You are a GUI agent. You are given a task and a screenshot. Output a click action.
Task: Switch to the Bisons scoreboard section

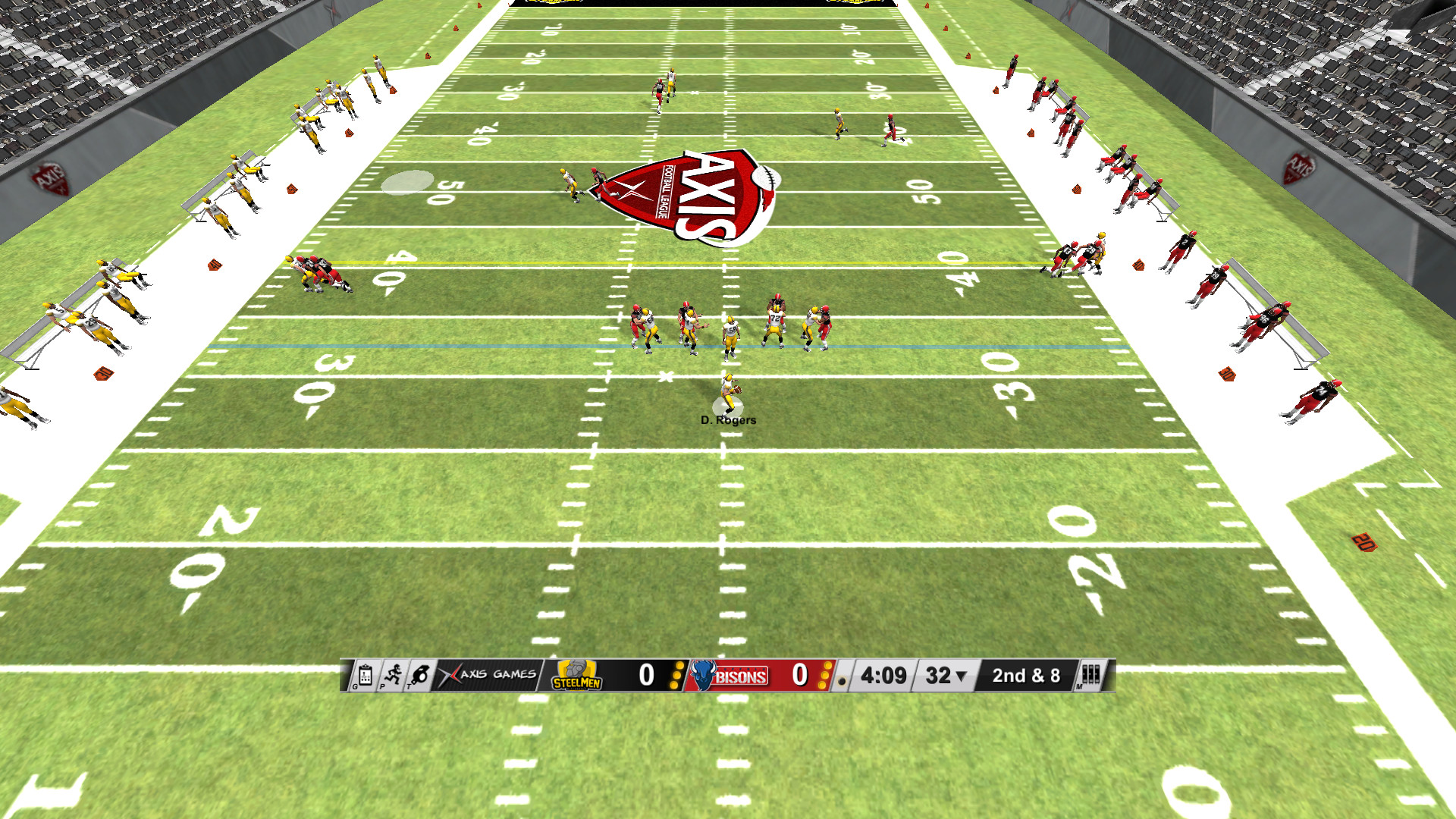point(758,675)
